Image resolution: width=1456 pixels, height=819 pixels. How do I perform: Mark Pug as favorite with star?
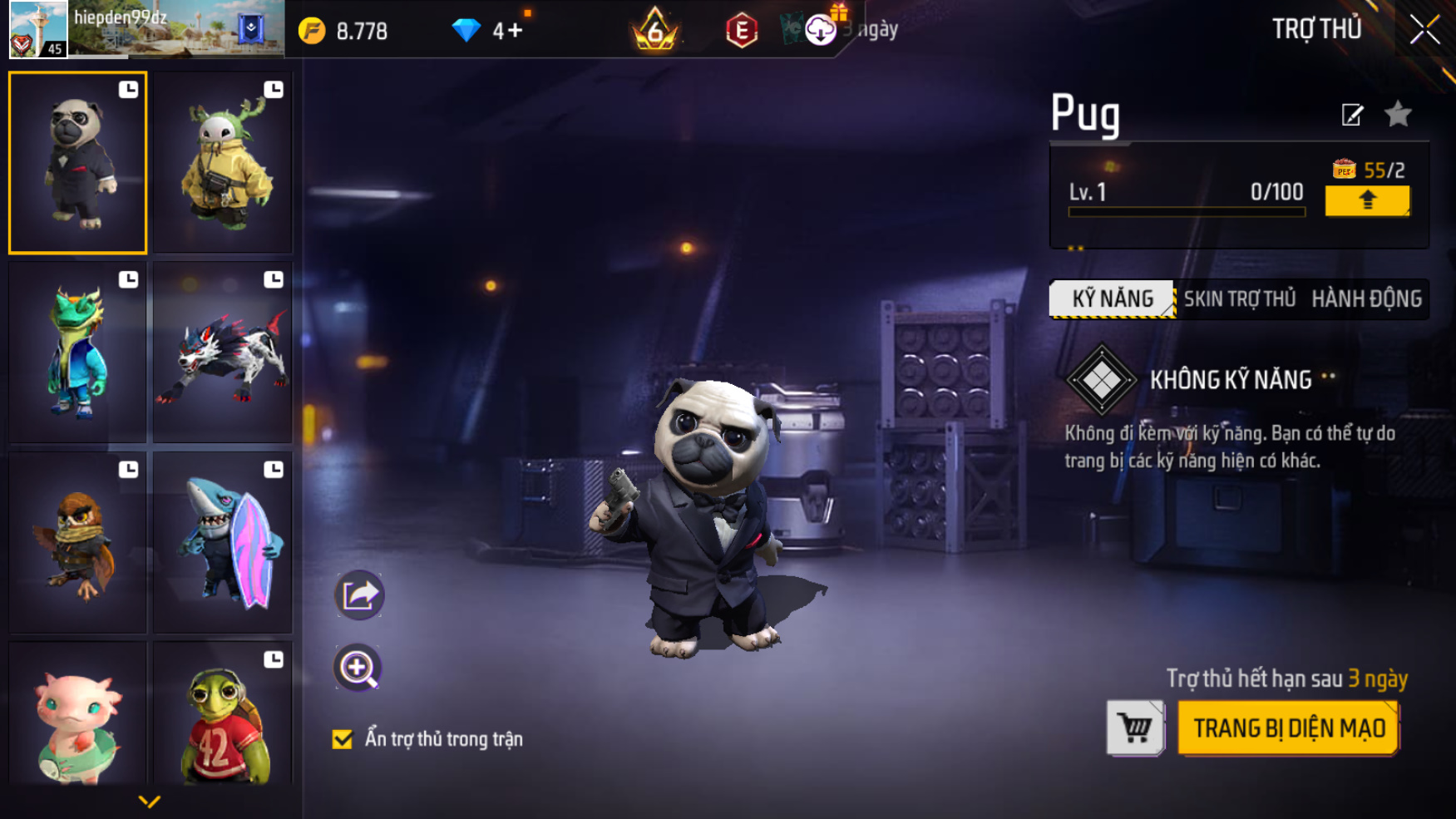[x=1398, y=114]
